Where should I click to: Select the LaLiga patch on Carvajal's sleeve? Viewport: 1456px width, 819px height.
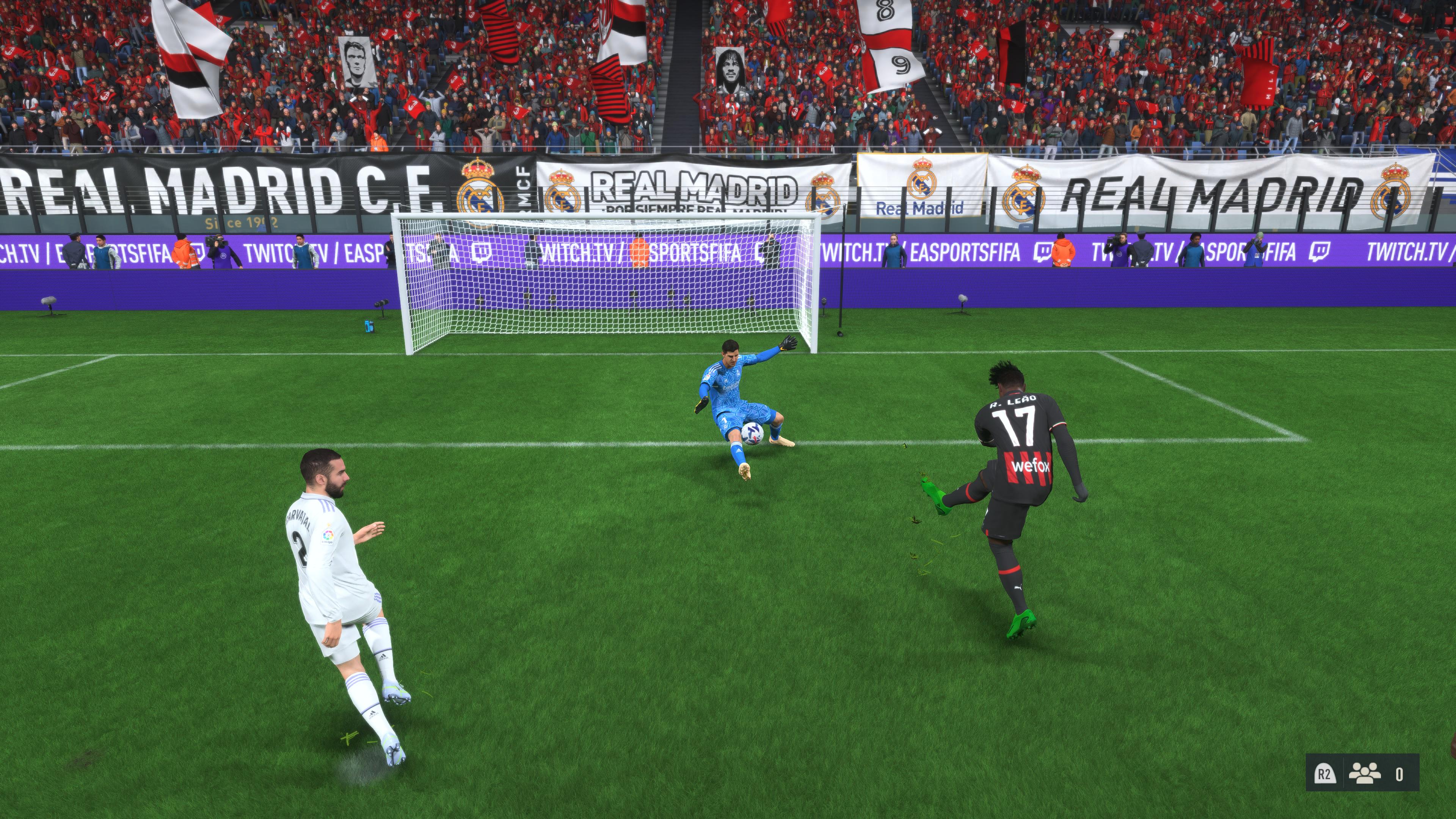coord(329,536)
